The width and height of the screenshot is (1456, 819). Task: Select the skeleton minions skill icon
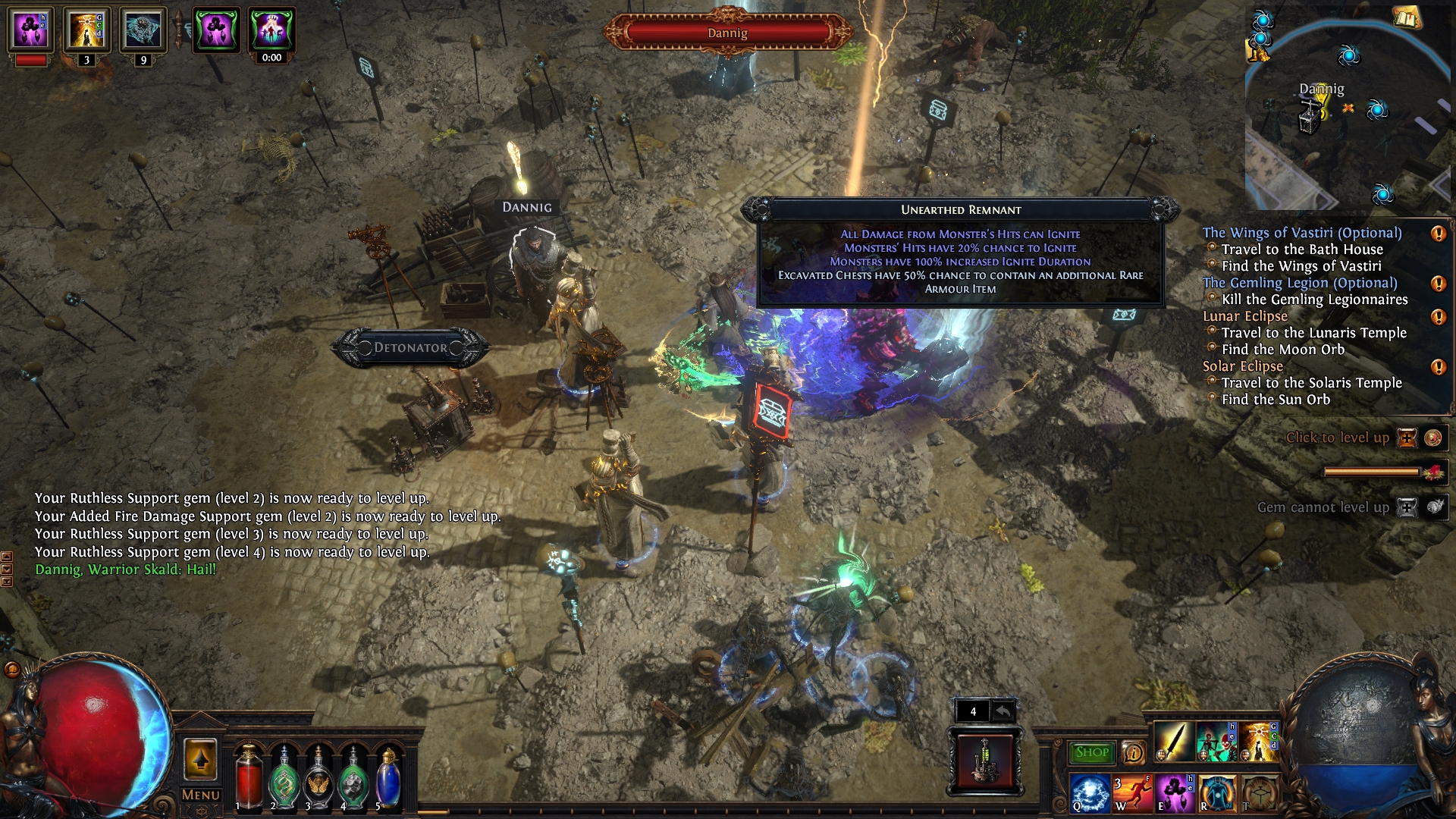(x=1216, y=742)
